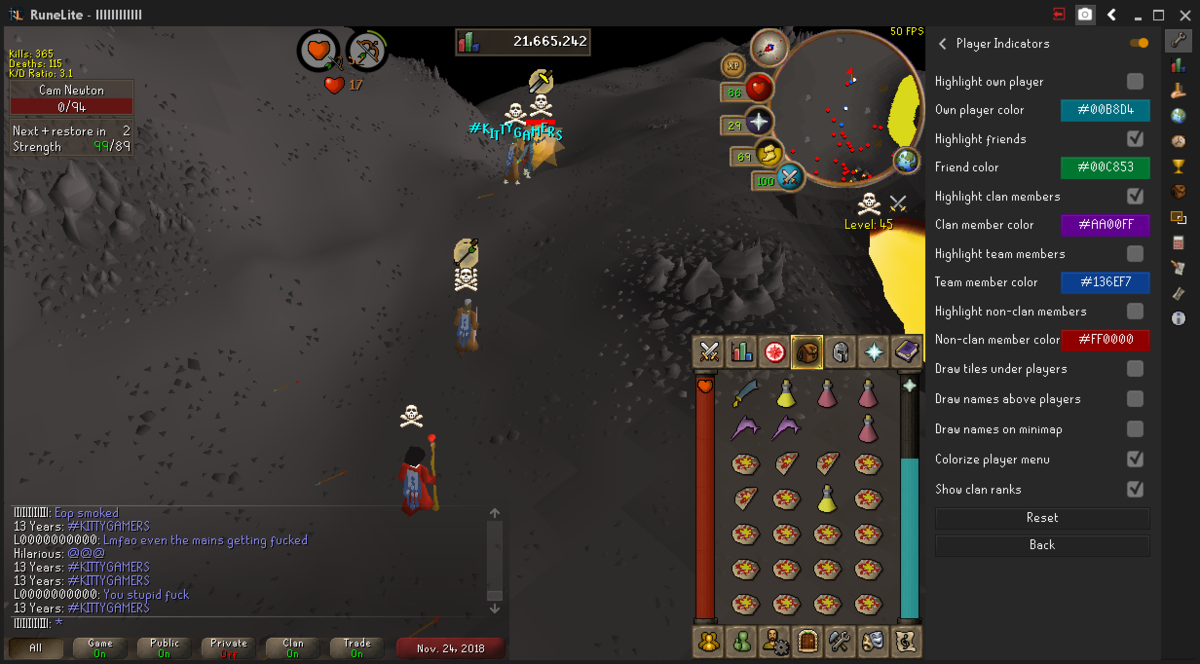Click the Back button in plugin panel

(1042, 545)
